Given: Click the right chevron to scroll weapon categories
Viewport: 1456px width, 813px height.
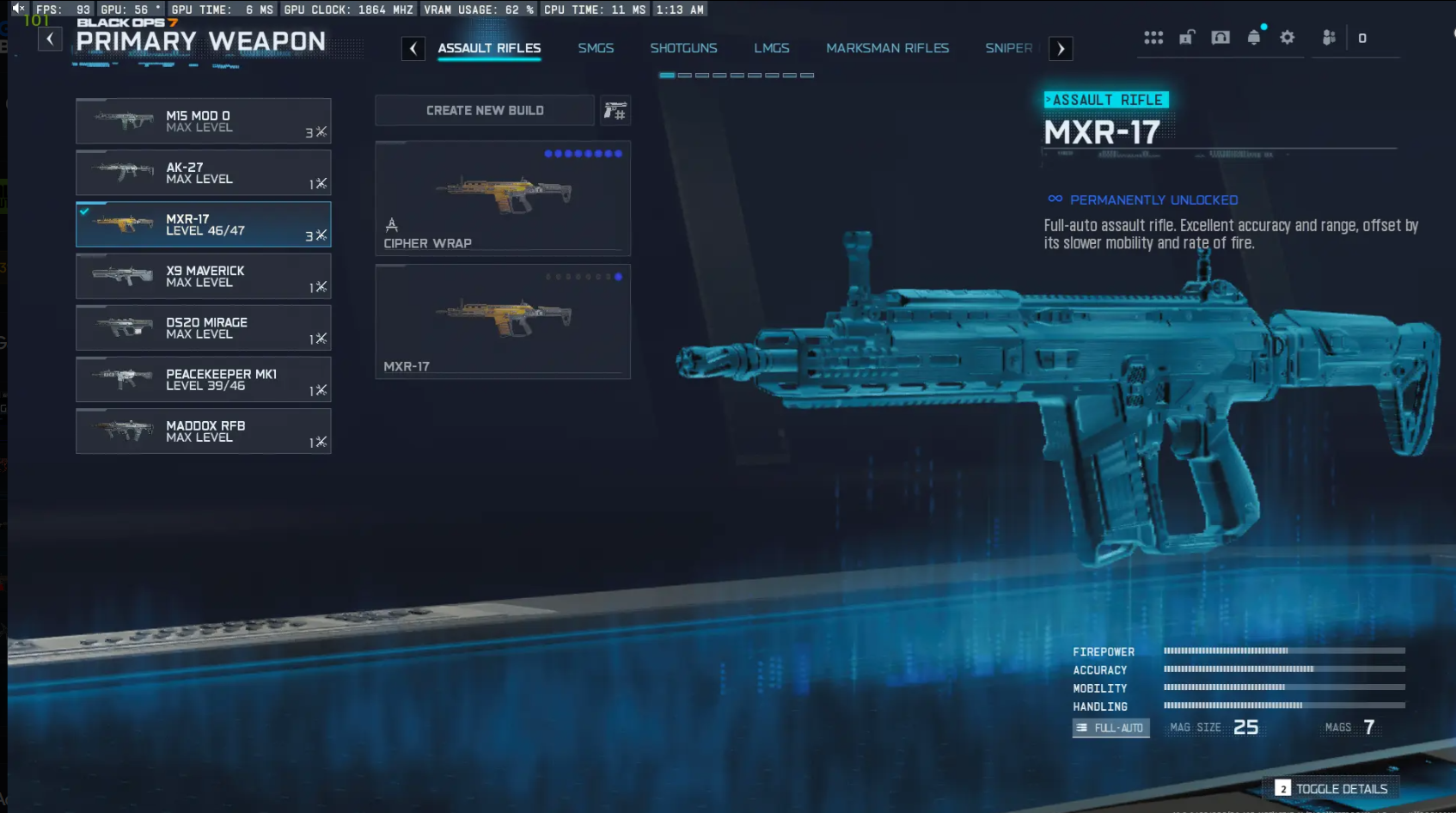Looking at the screenshot, I should coord(1061,48).
